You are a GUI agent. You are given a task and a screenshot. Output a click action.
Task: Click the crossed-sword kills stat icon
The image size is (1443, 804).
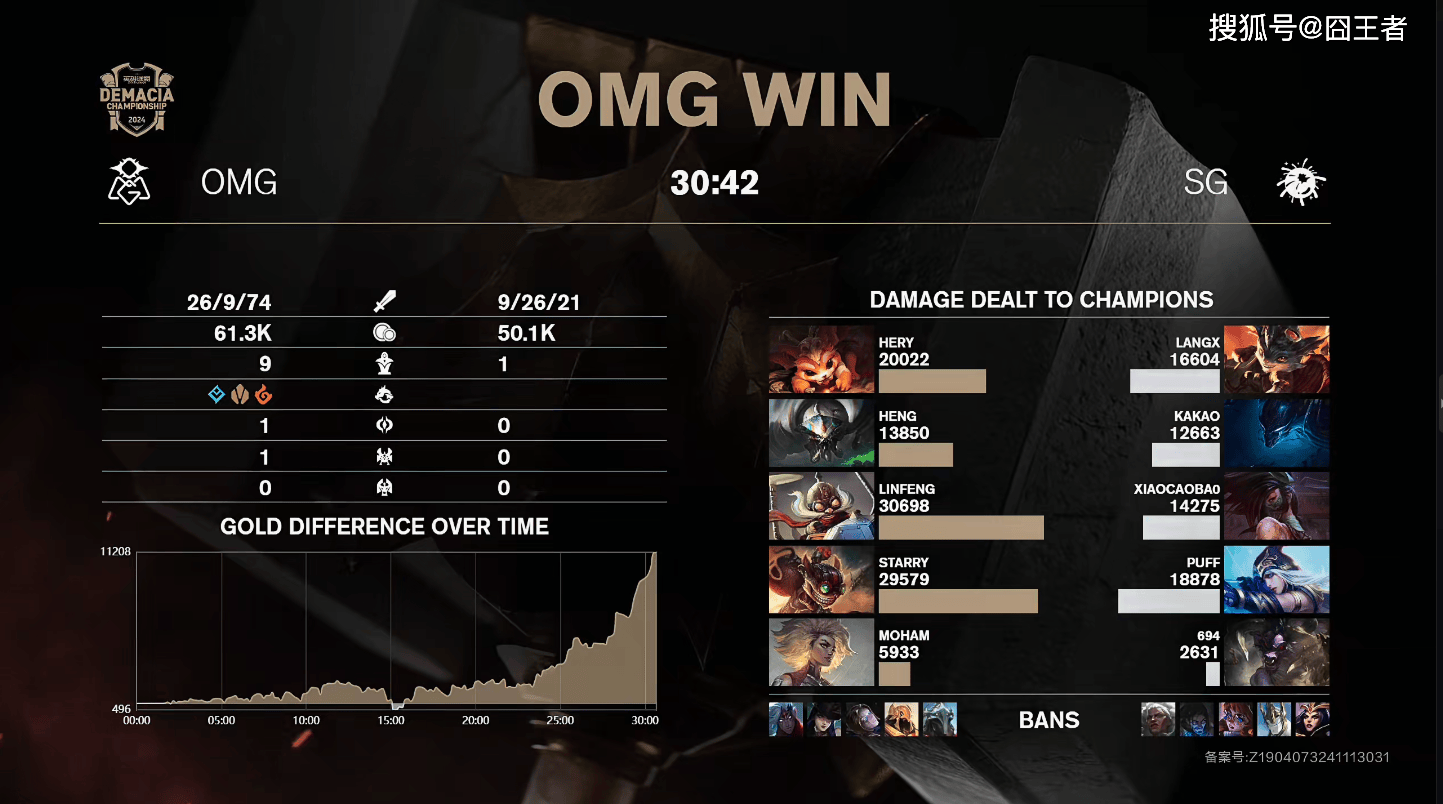coord(384,302)
